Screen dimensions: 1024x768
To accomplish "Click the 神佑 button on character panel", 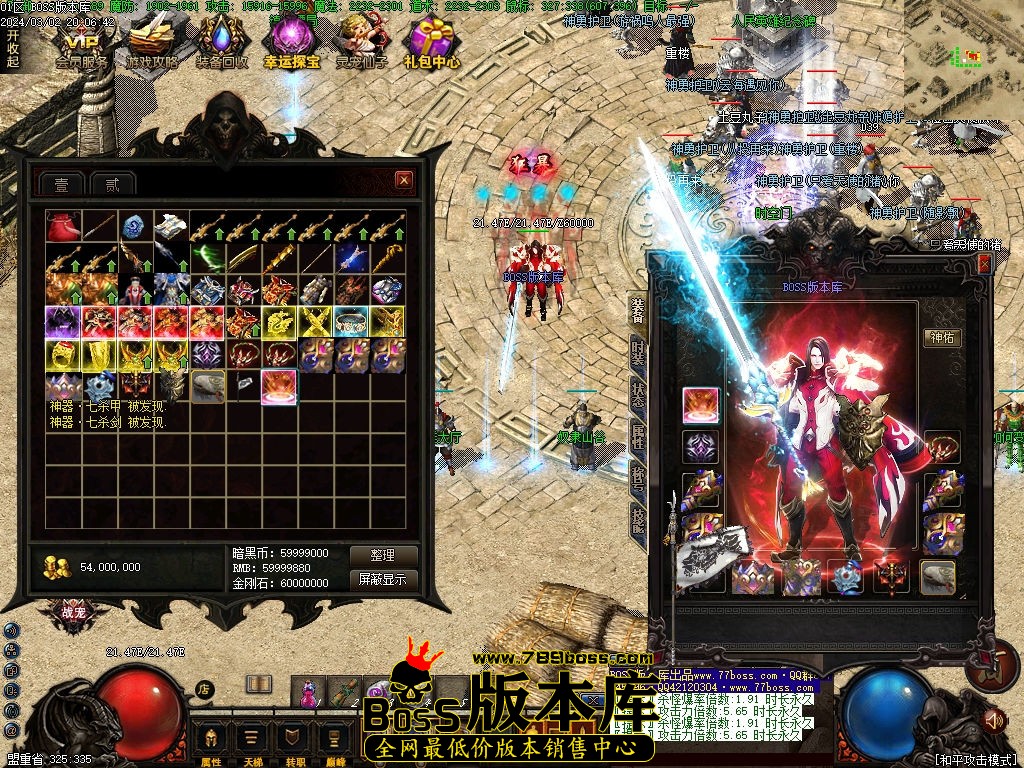I will (943, 338).
